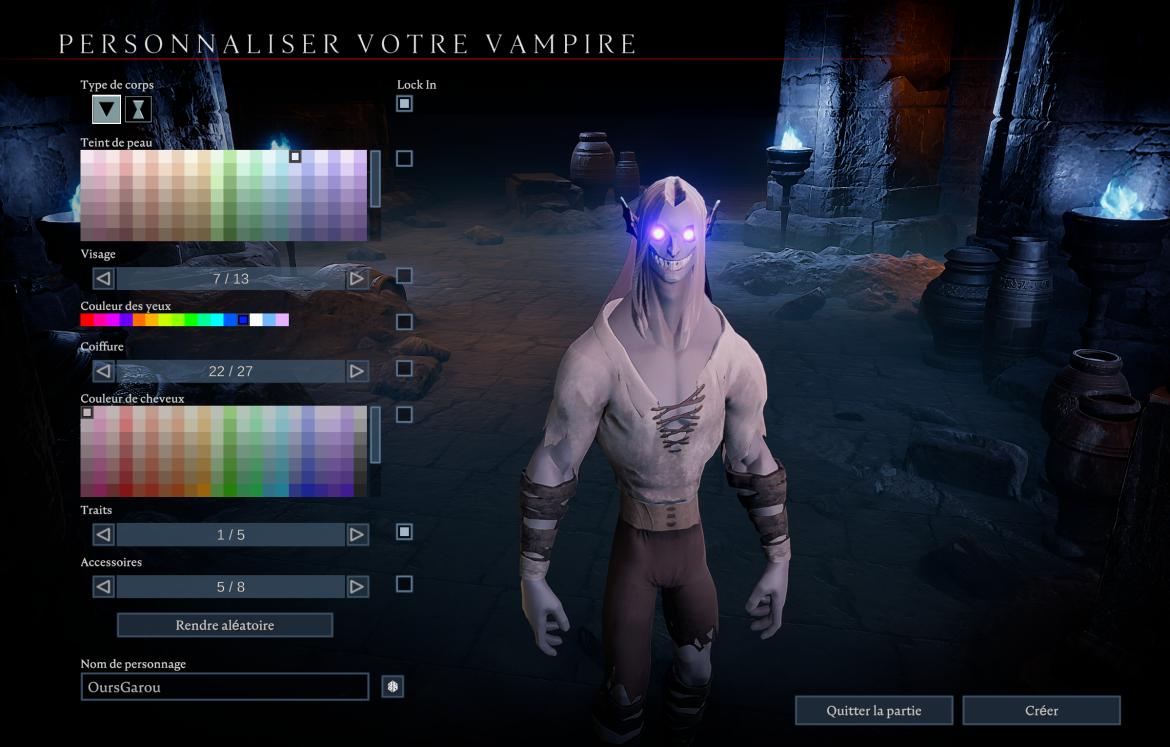This screenshot has width=1170, height=747.
Task: Toggle the Traits lock checkbox
Action: click(x=404, y=532)
